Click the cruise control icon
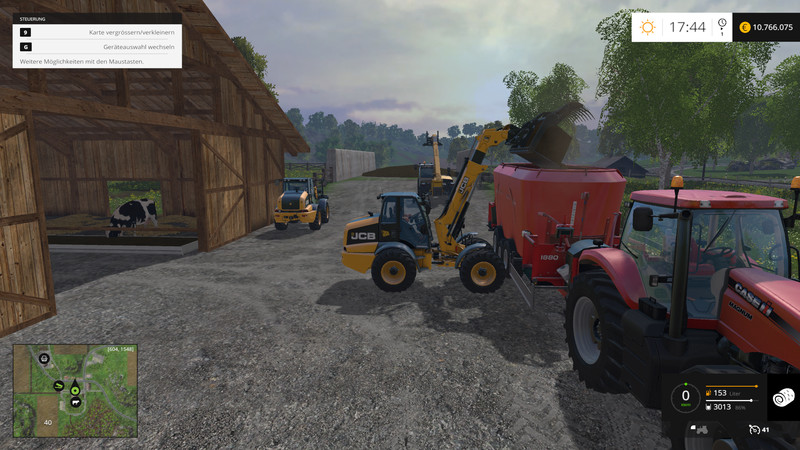Screen dimensions: 800x450 (x=754, y=430)
